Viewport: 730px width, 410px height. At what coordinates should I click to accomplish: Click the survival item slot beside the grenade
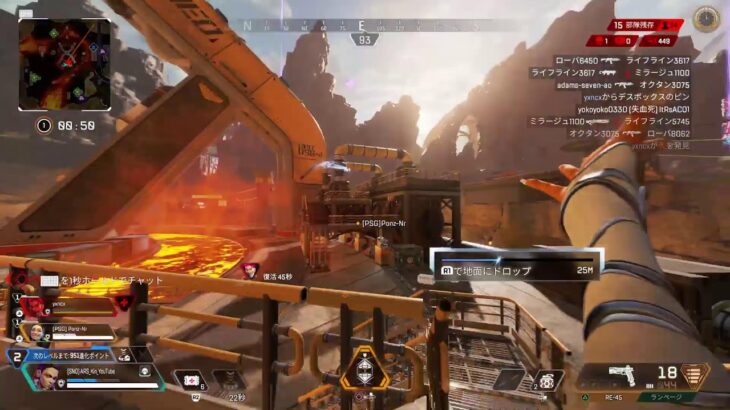pyautogui.click(x=510, y=380)
